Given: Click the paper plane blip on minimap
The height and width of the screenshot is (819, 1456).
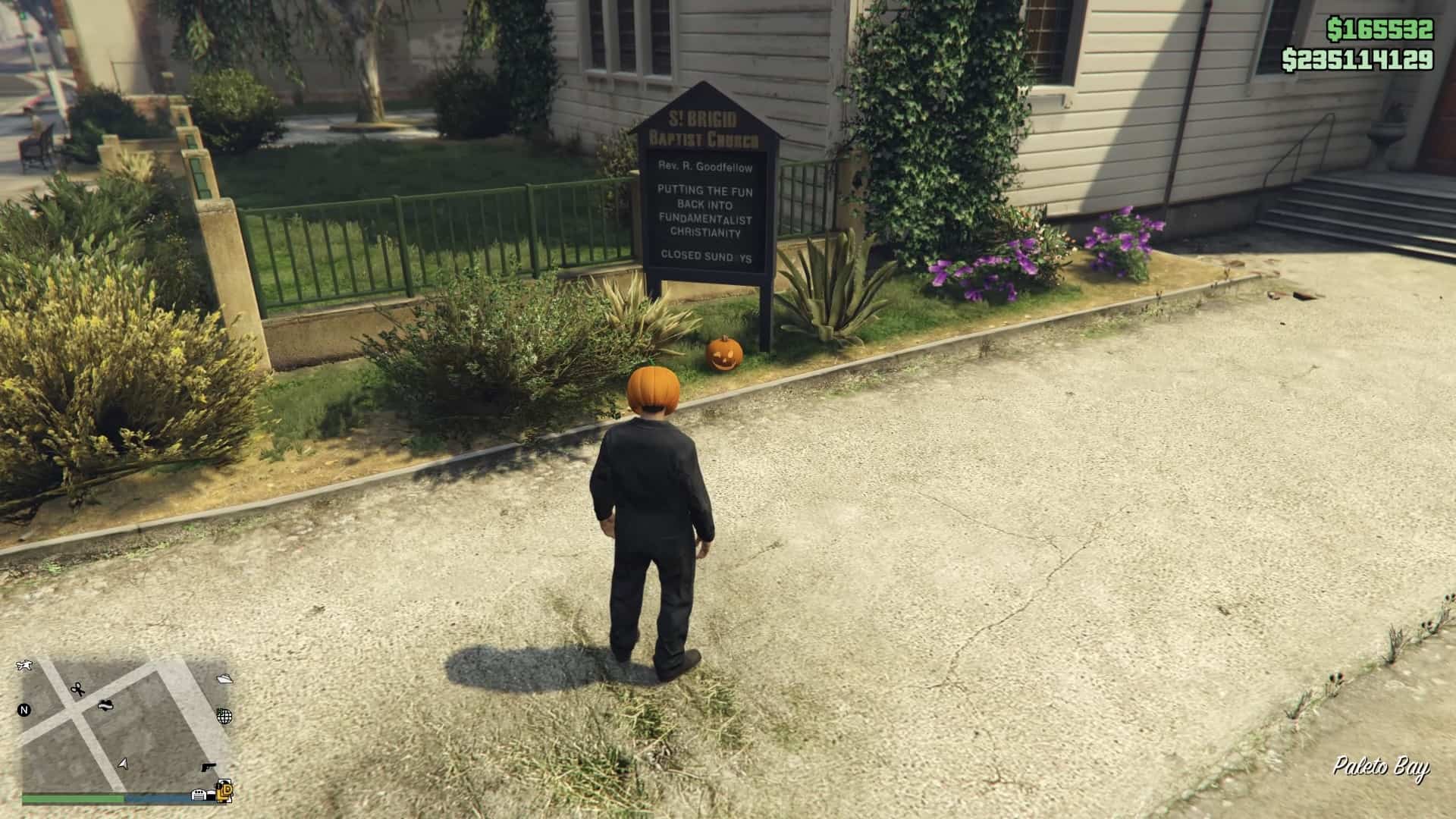Looking at the screenshot, I should [x=224, y=679].
